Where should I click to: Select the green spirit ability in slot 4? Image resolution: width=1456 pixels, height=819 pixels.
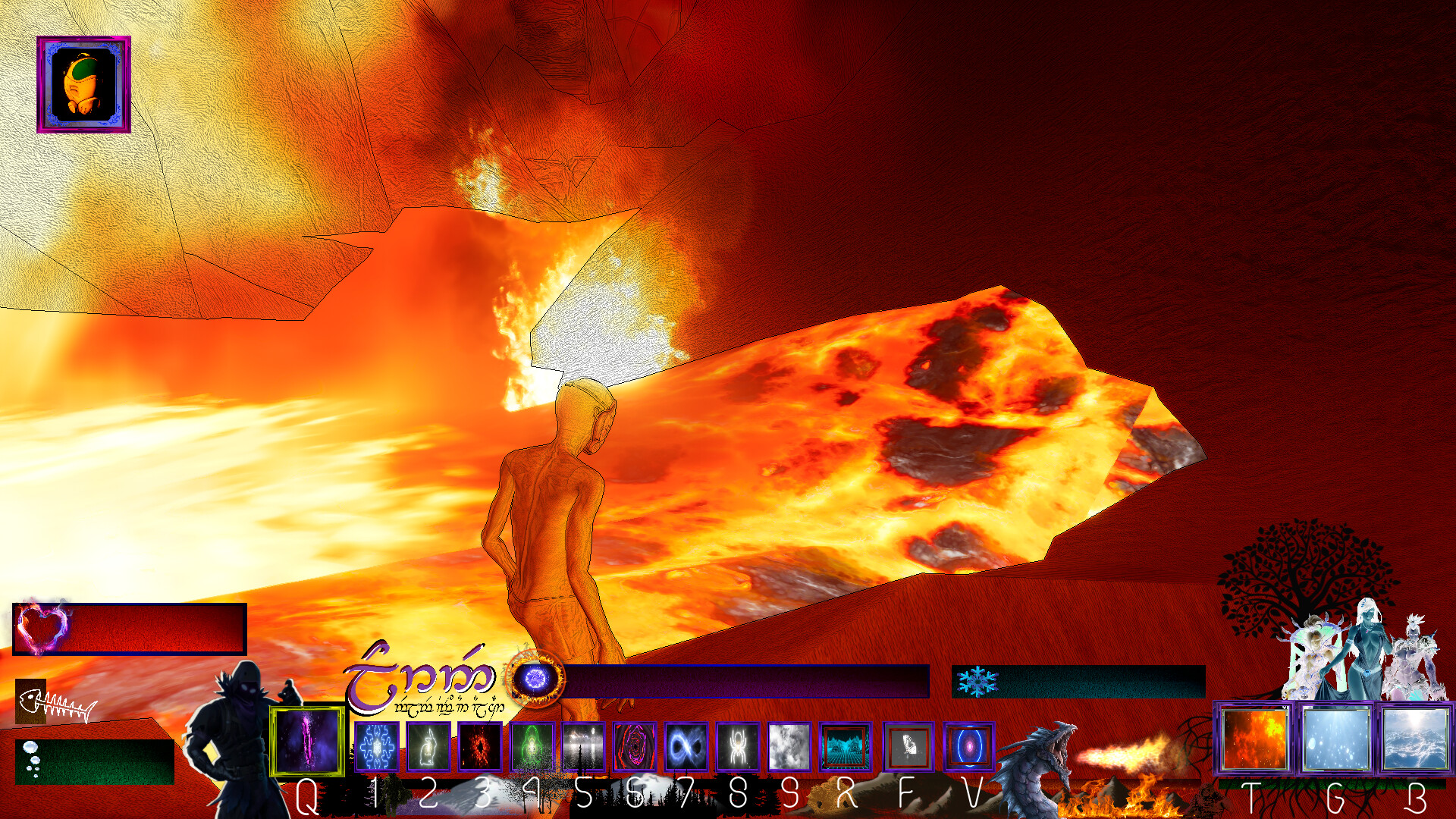[531, 747]
